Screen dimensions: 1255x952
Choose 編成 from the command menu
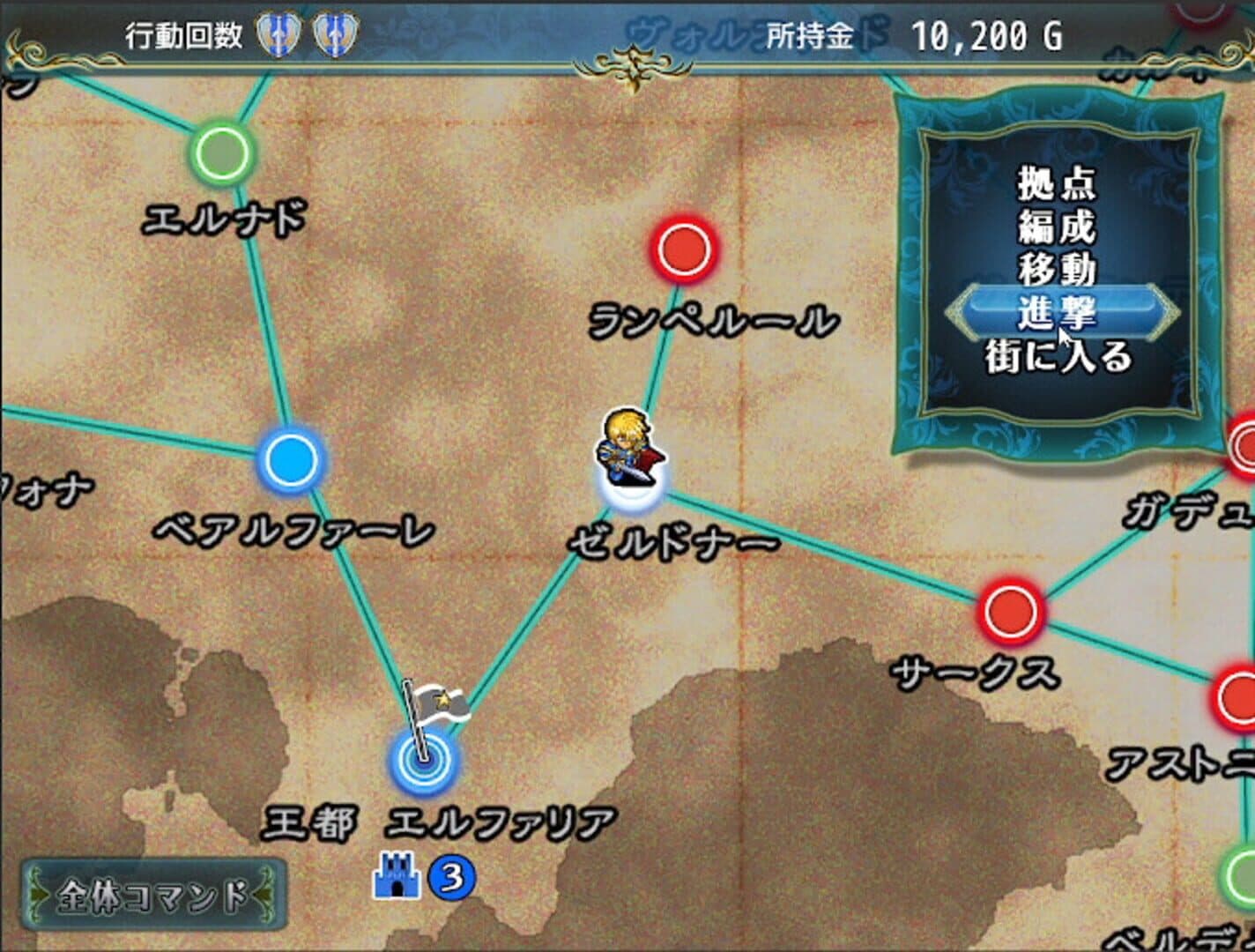1058,227
